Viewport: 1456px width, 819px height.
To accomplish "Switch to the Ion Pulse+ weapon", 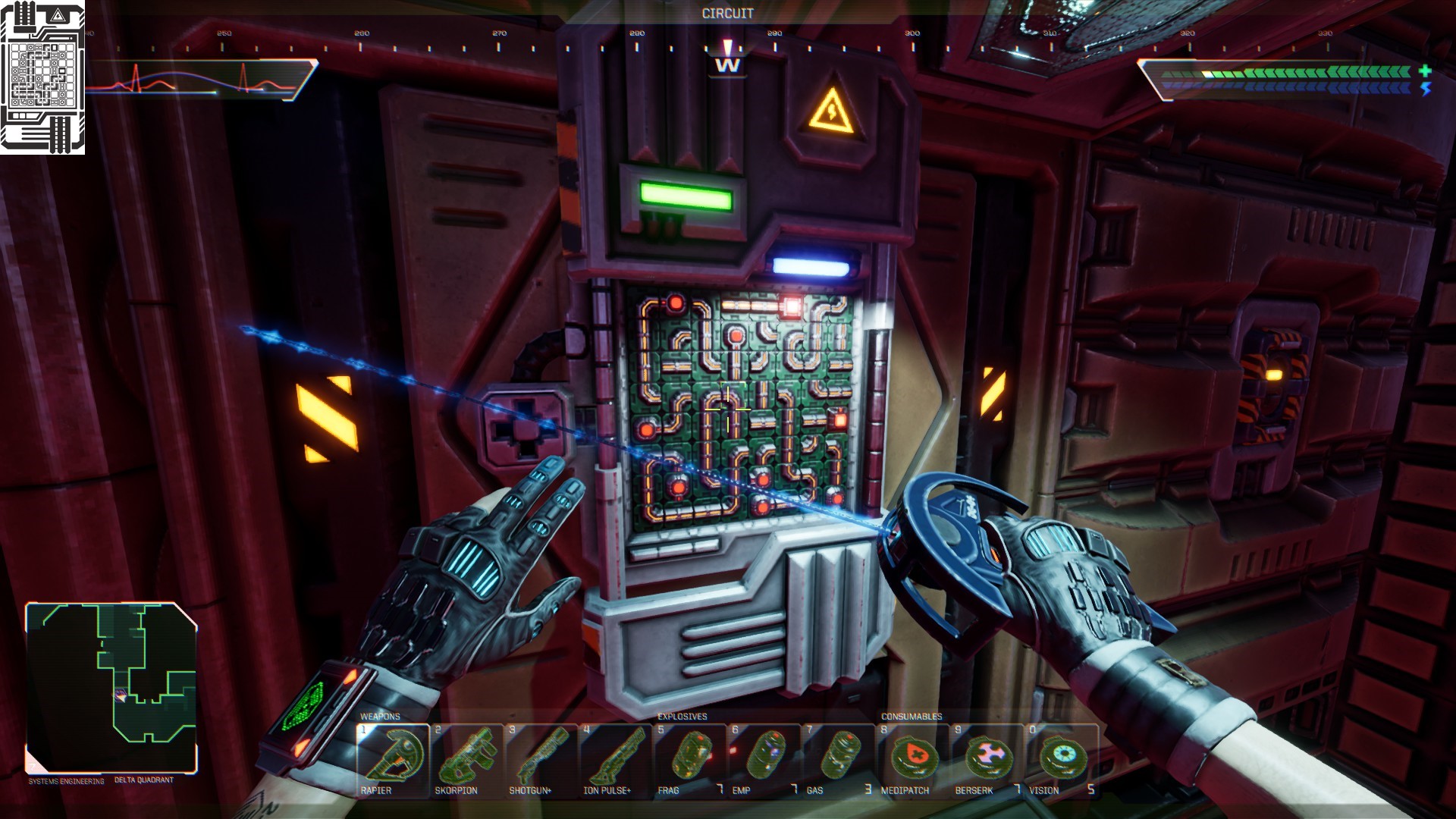I will (615, 759).
